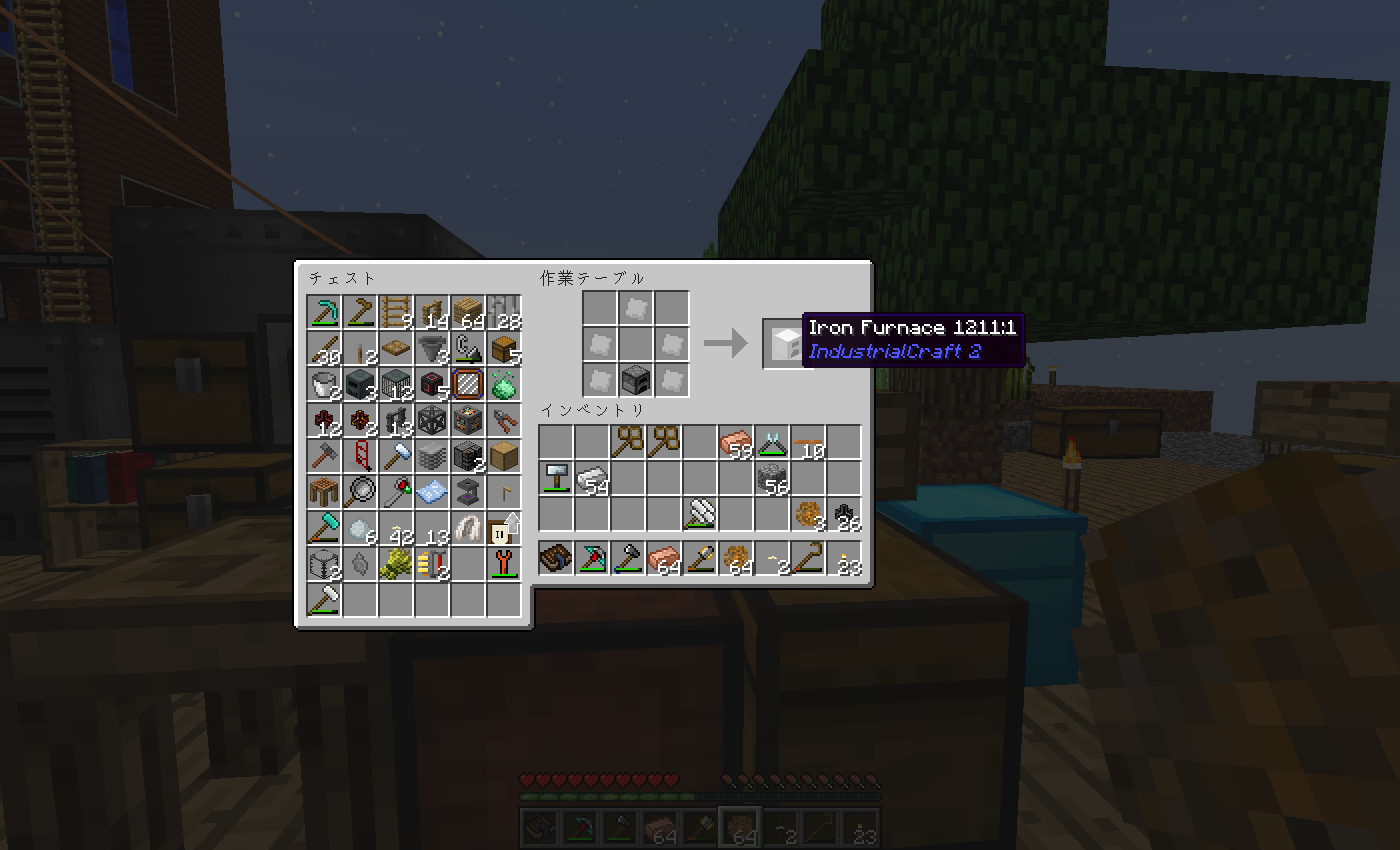Pick up the 59 copper ingots stack
1400x850 pixels.
(736, 442)
